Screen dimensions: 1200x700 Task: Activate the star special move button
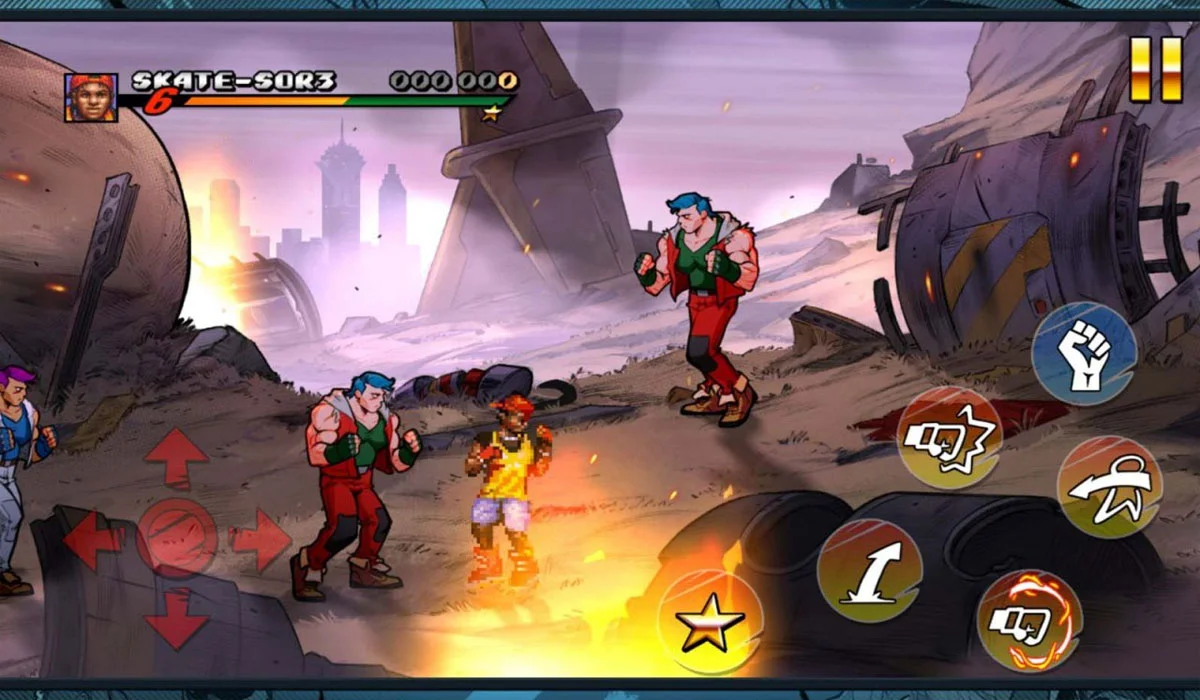(x=710, y=621)
